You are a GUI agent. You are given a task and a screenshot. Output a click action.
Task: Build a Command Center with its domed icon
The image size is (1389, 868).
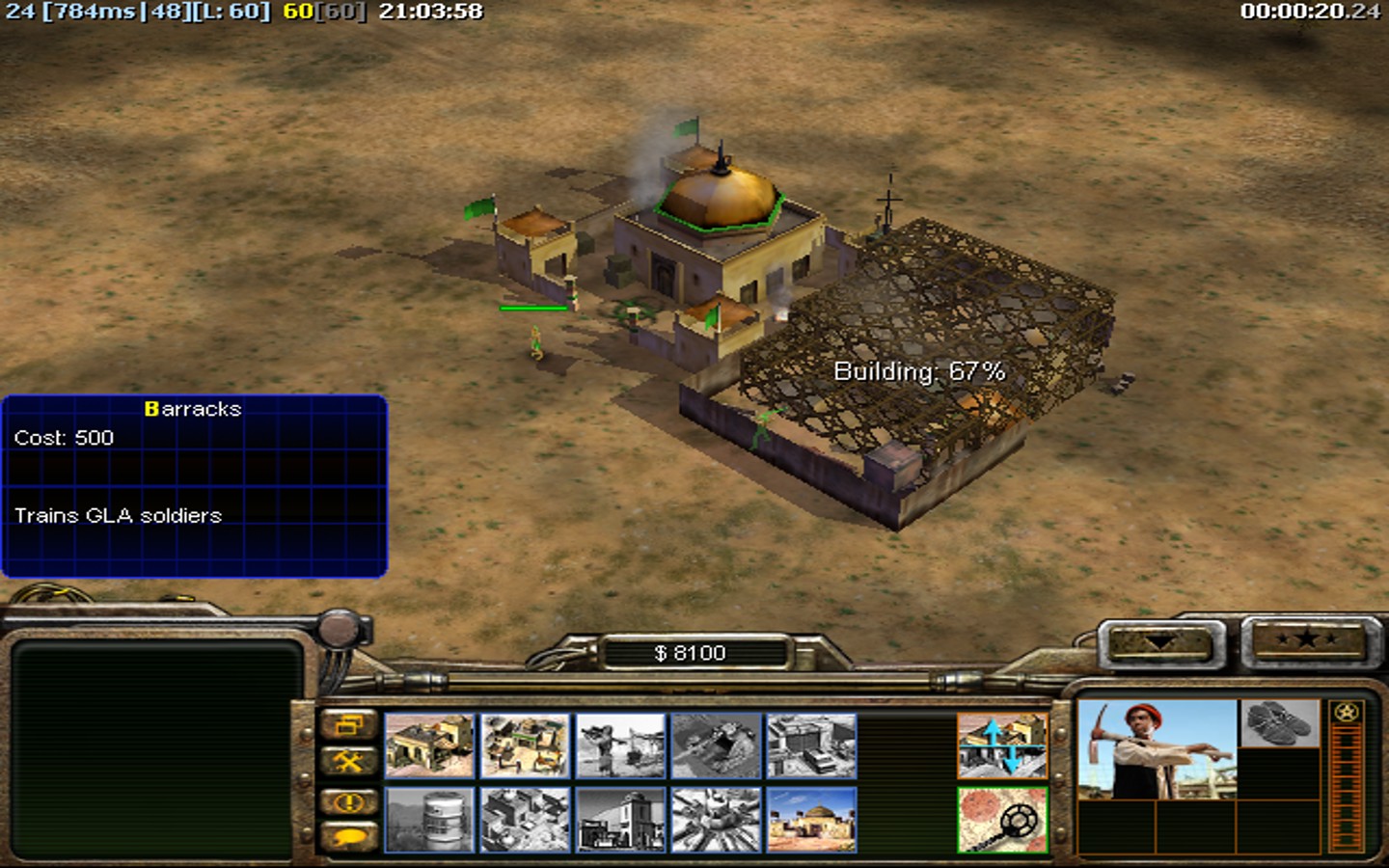tap(811, 821)
